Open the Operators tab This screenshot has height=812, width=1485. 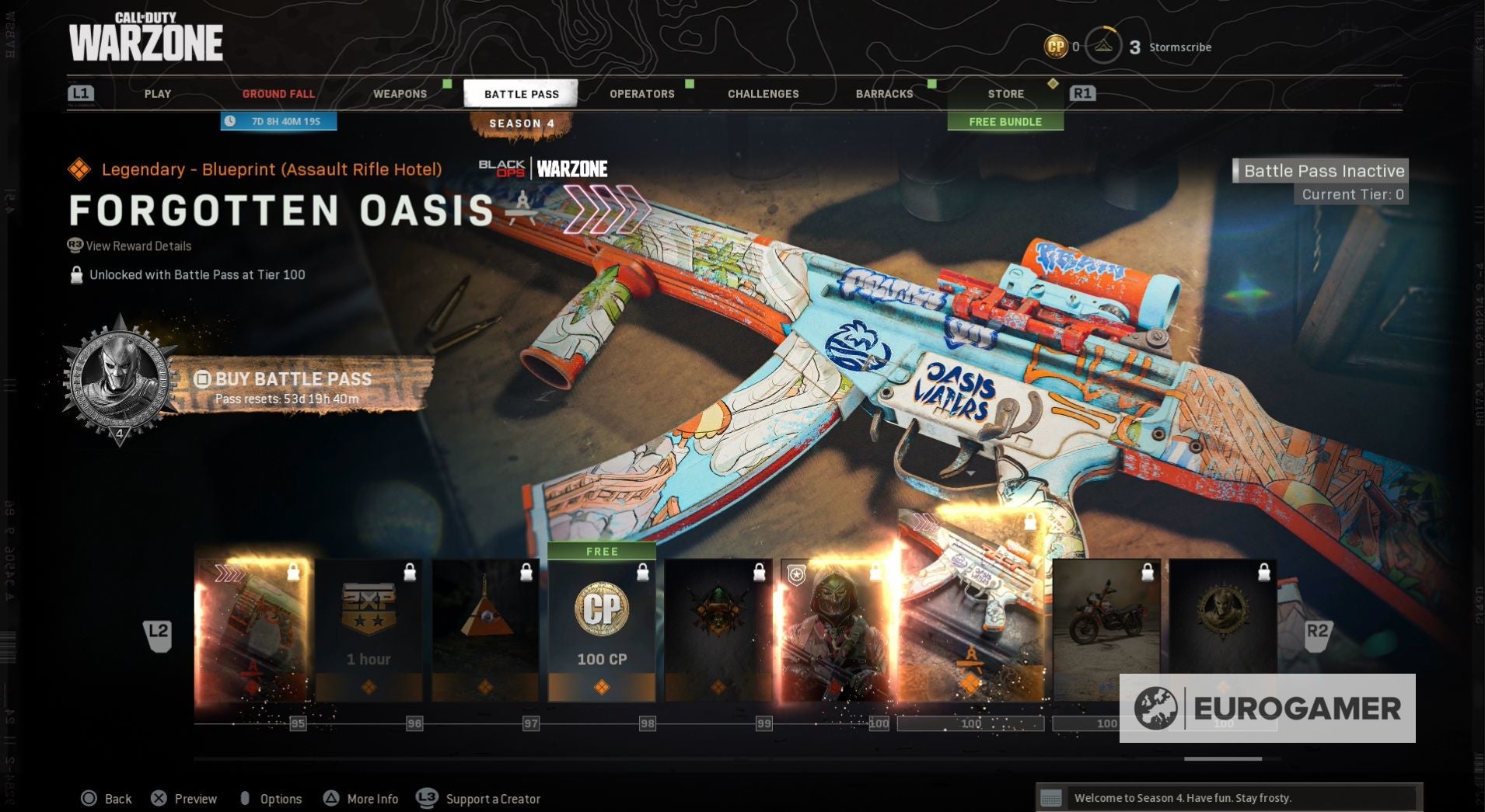[641, 94]
